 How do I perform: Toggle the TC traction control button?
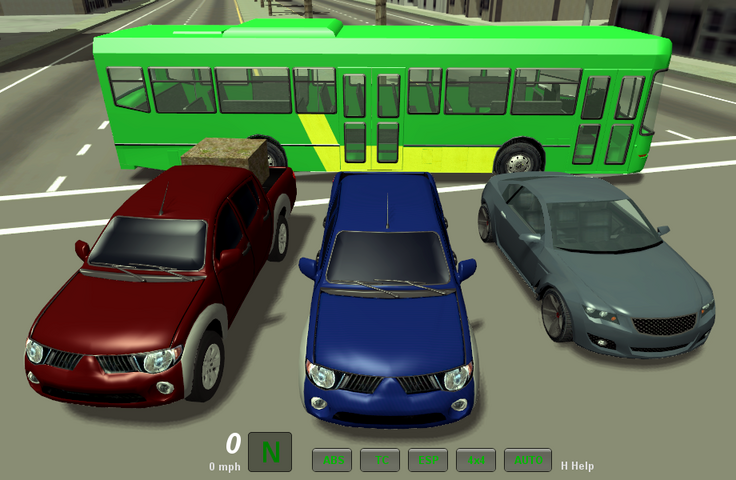click(x=380, y=460)
